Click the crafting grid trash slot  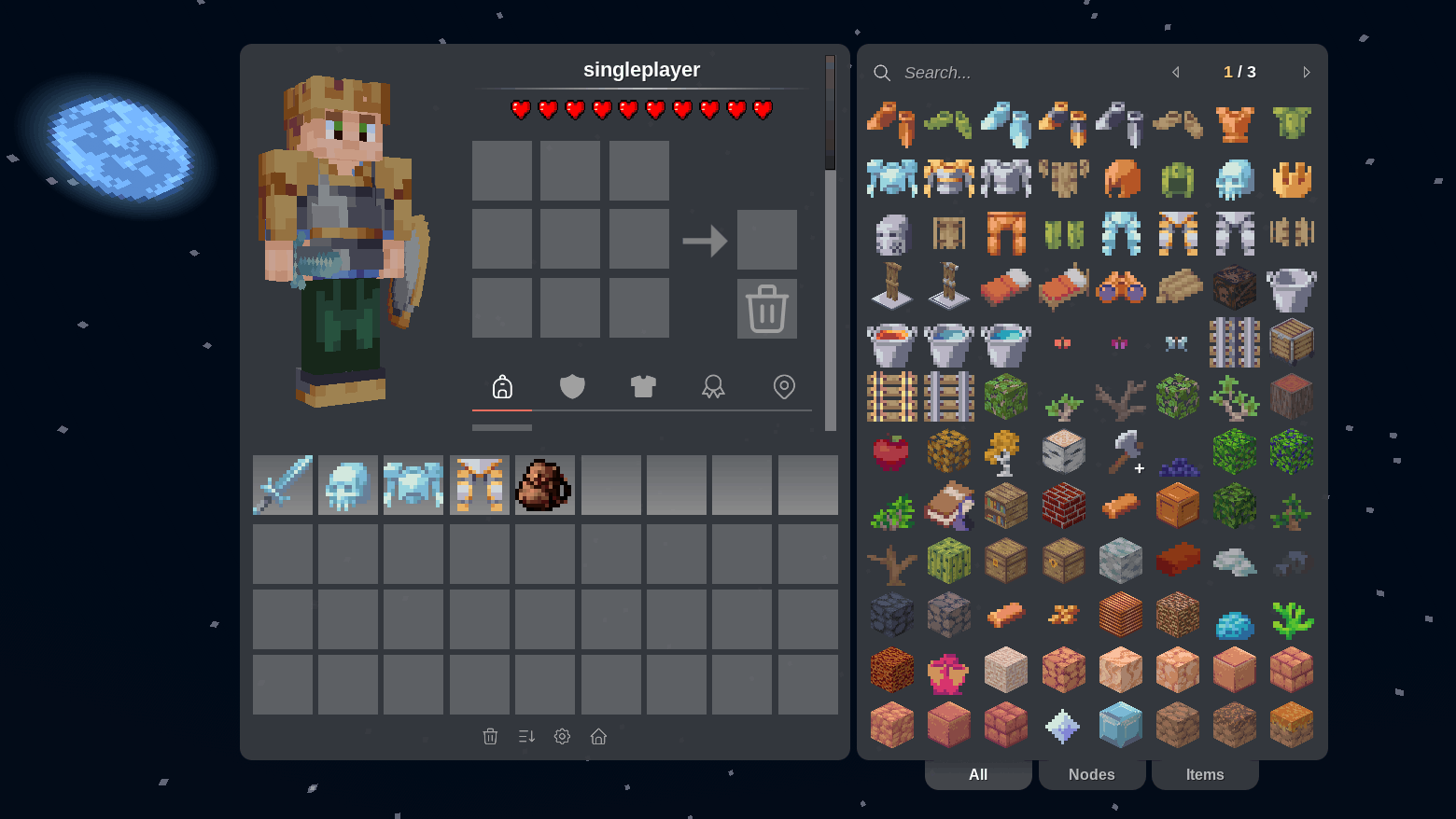pyautogui.click(x=766, y=309)
